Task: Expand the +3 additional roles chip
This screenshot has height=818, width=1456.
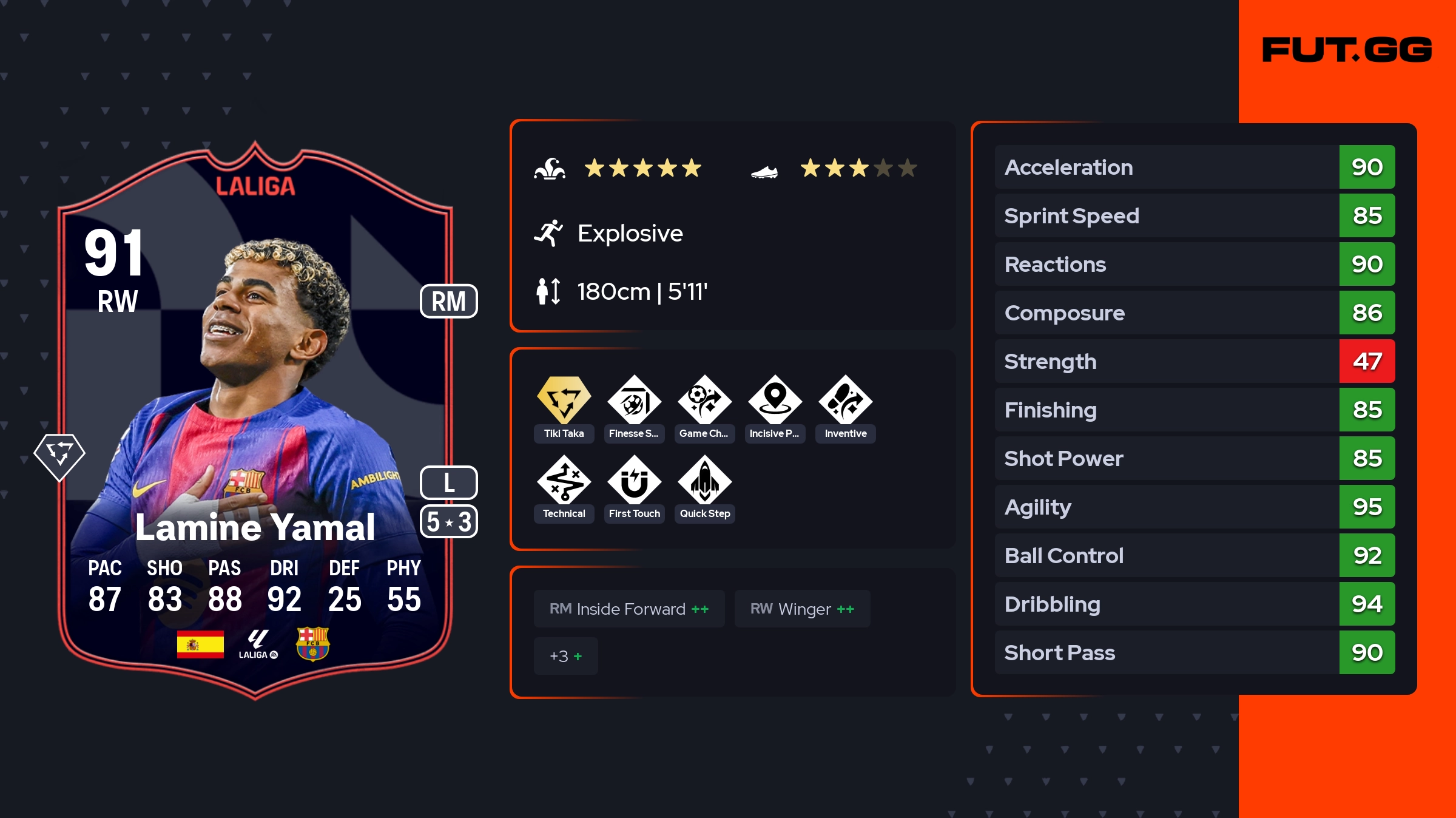Action: point(565,656)
